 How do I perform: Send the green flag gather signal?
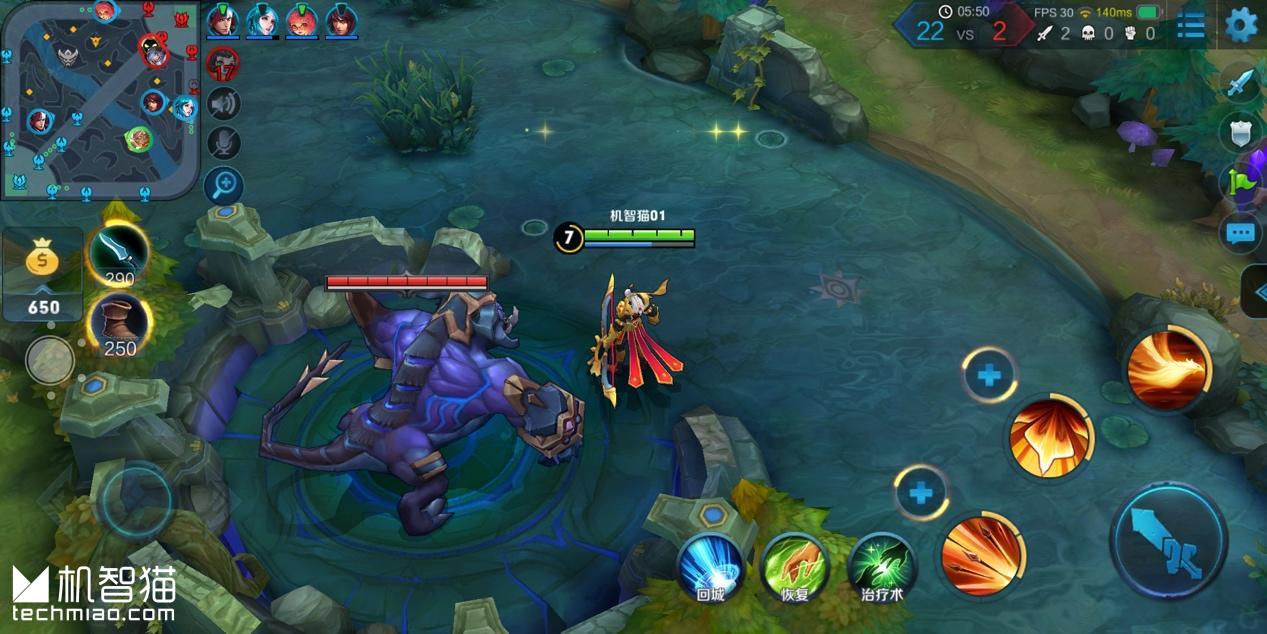1240,181
